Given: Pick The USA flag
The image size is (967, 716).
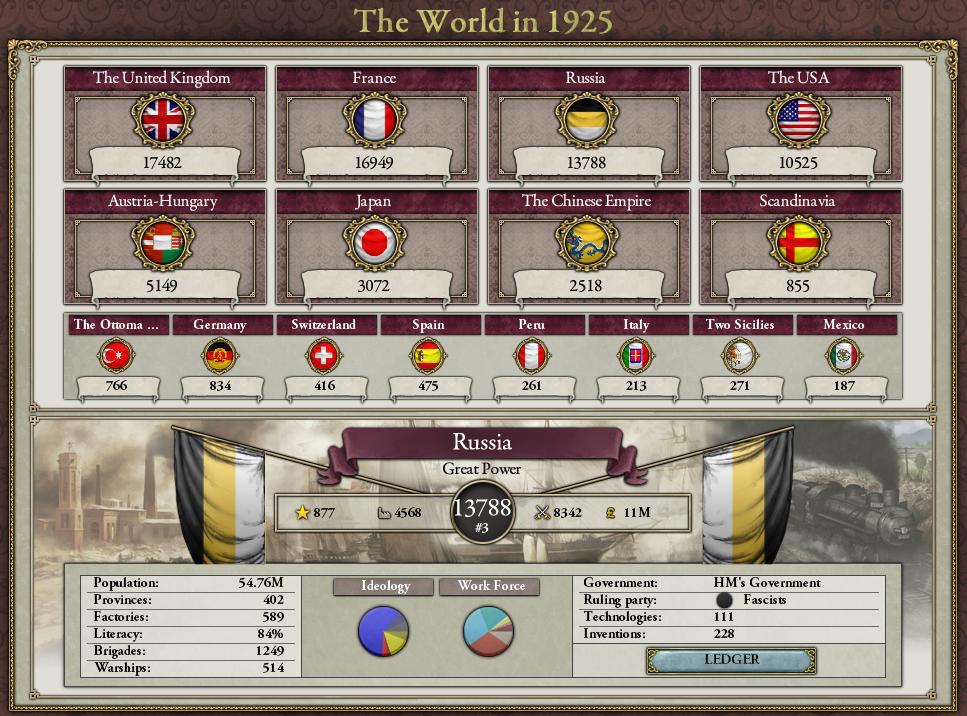Looking at the screenshot, I should tap(797, 121).
